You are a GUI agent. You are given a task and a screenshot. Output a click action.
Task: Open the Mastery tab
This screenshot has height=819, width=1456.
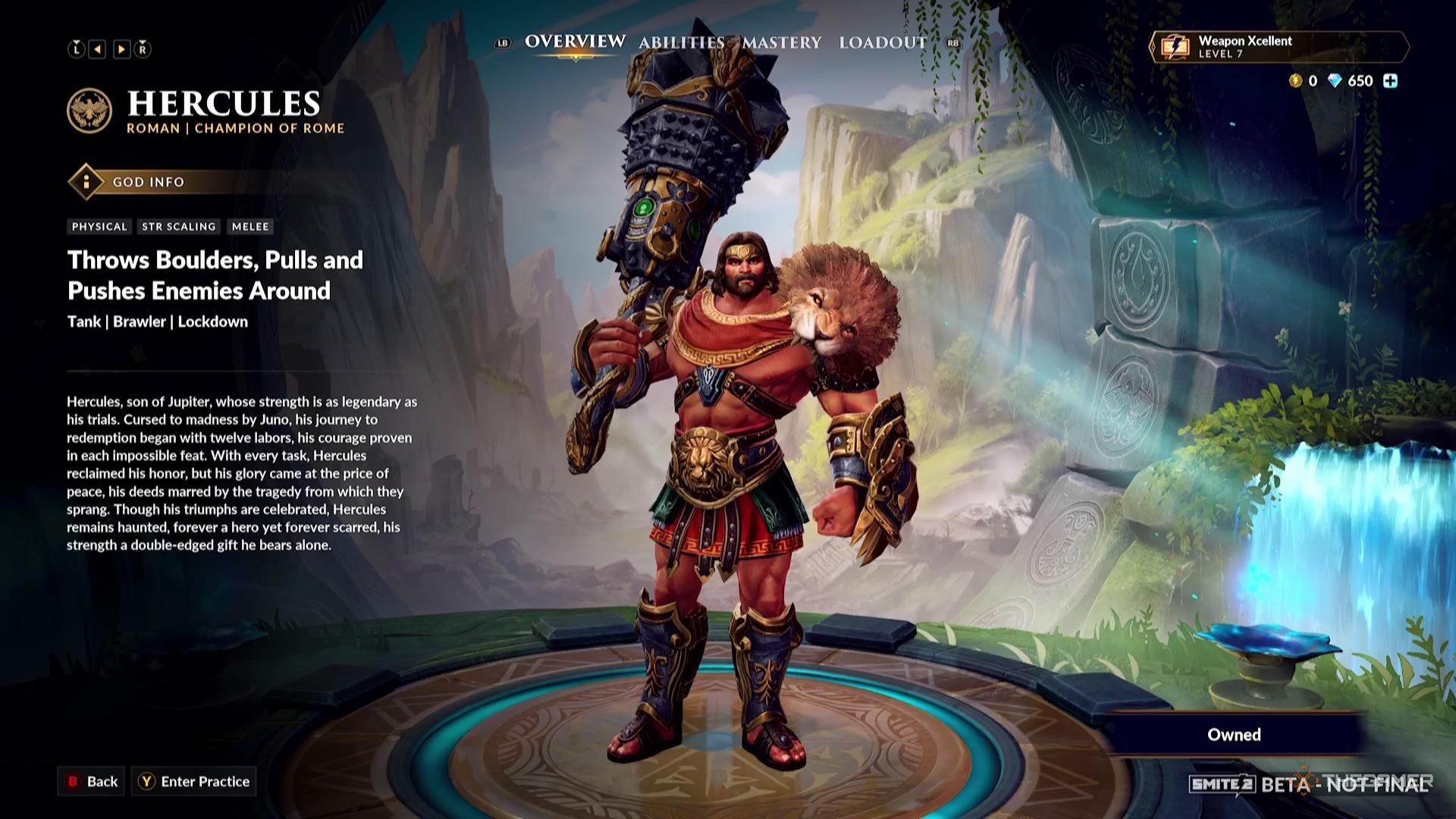tap(783, 43)
